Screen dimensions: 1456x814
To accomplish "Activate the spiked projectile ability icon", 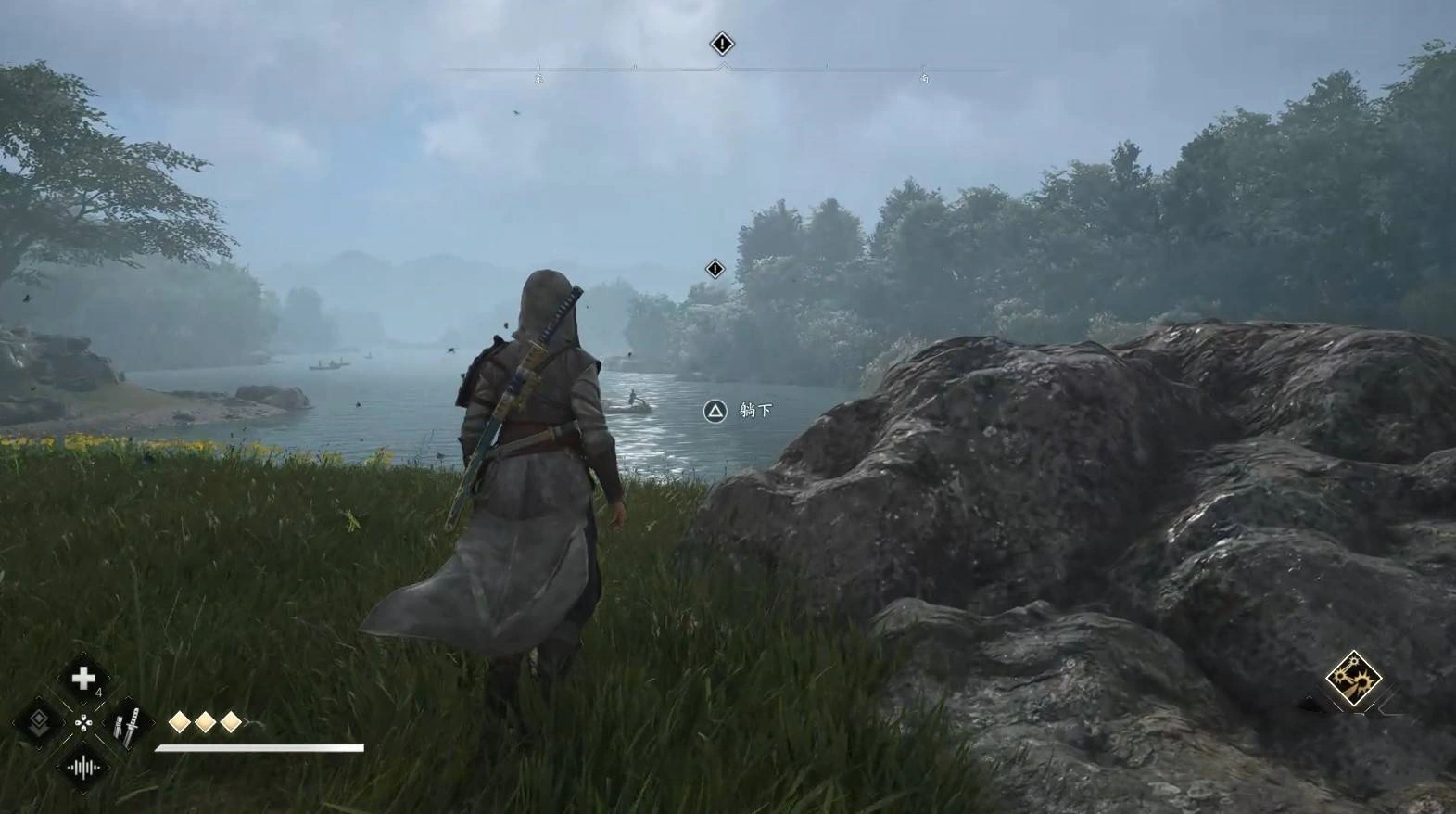I will click(x=1352, y=678).
